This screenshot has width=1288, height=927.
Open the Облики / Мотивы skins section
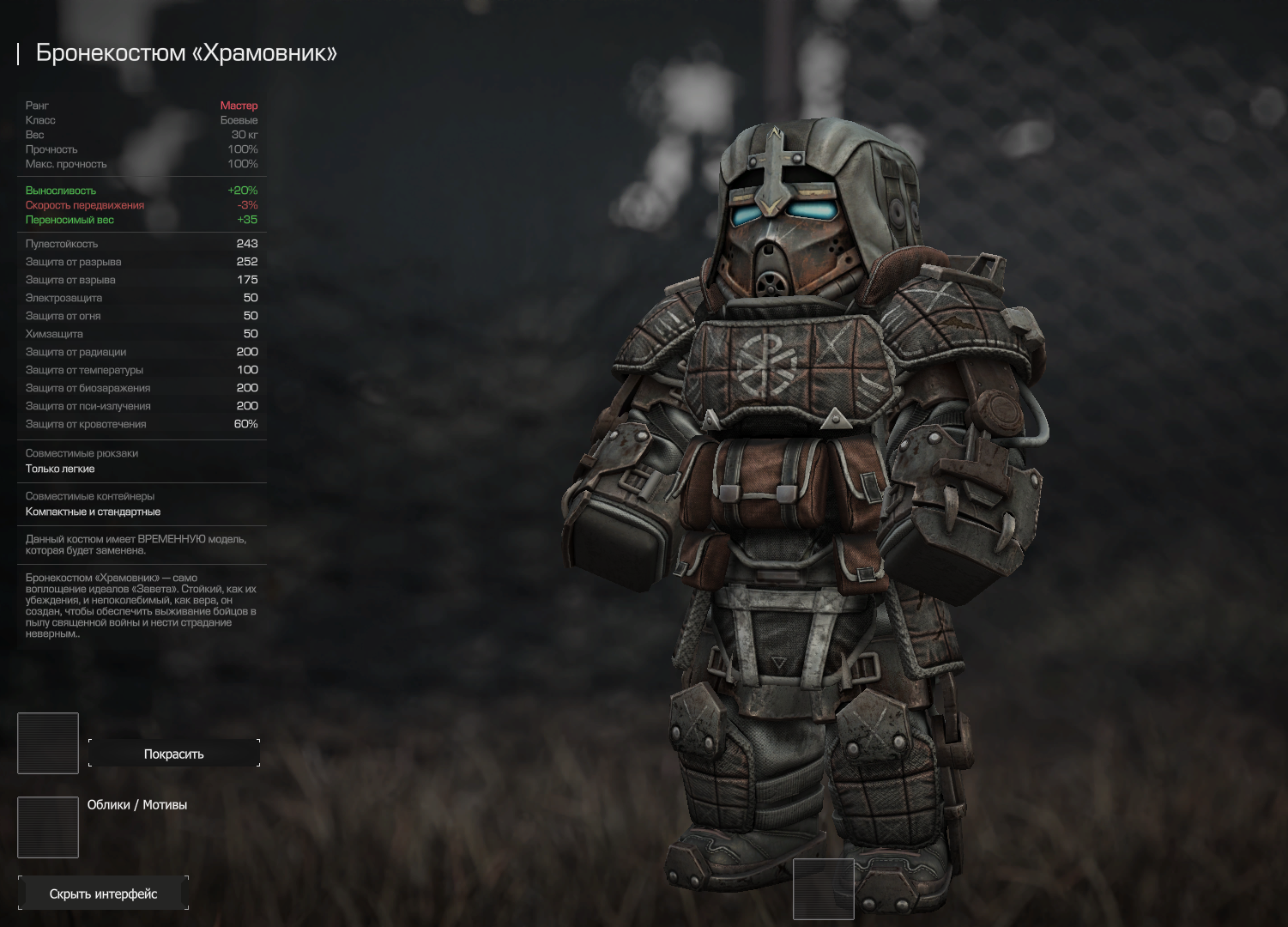[137, 805]
